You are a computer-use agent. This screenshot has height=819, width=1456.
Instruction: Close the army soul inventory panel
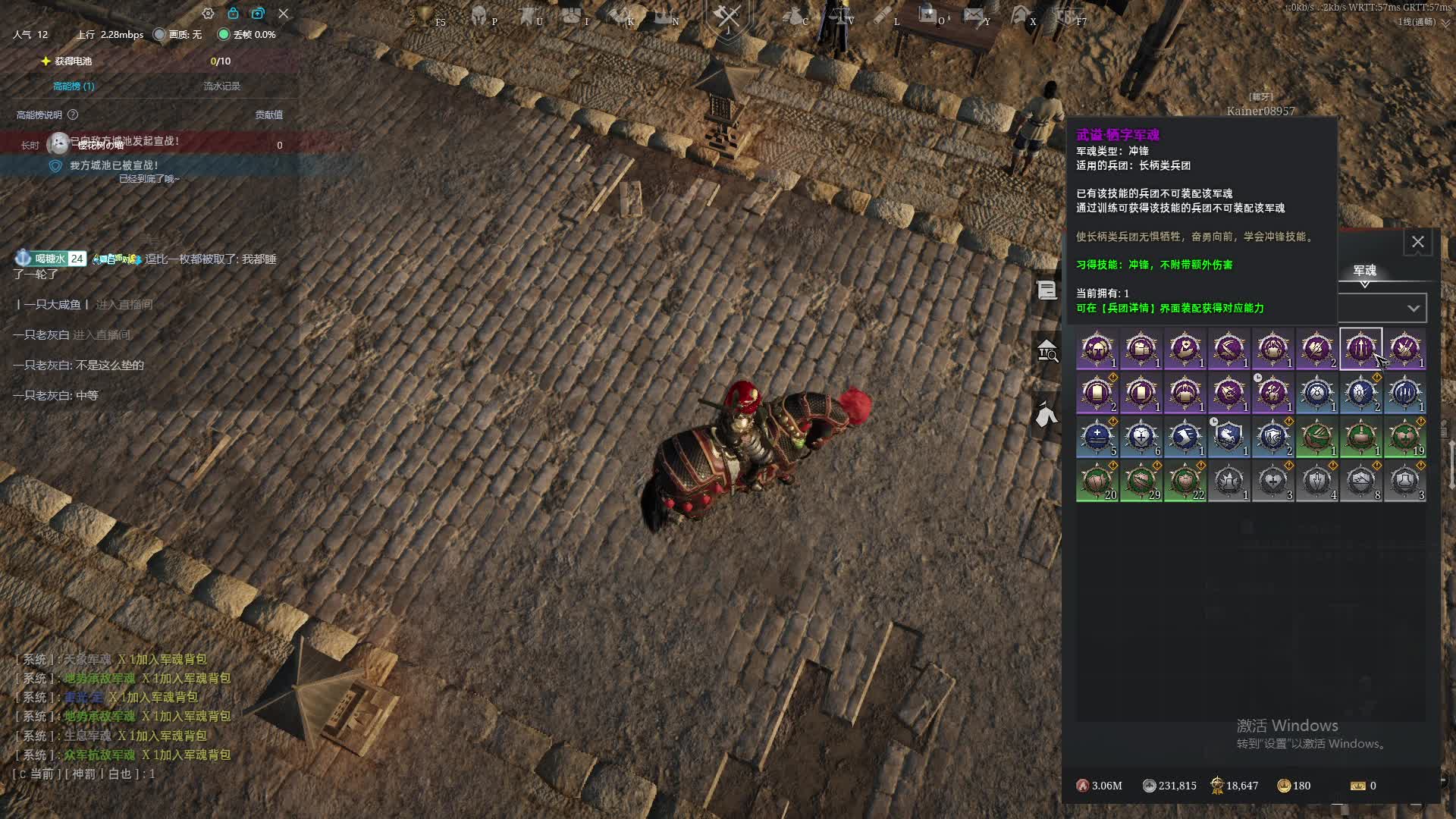[1417, 242]
